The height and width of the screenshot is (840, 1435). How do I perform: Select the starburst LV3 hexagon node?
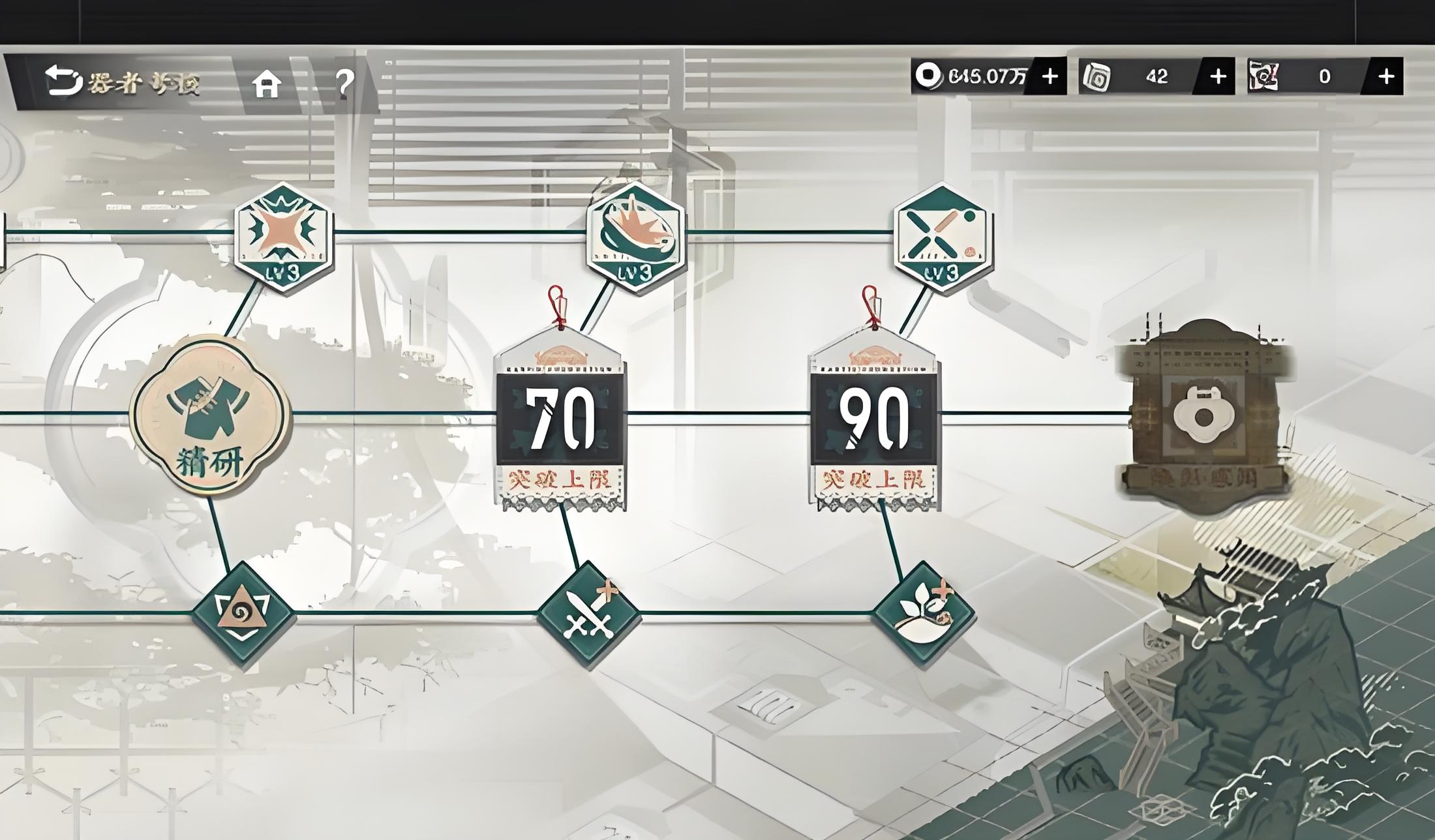click(284, 237)
